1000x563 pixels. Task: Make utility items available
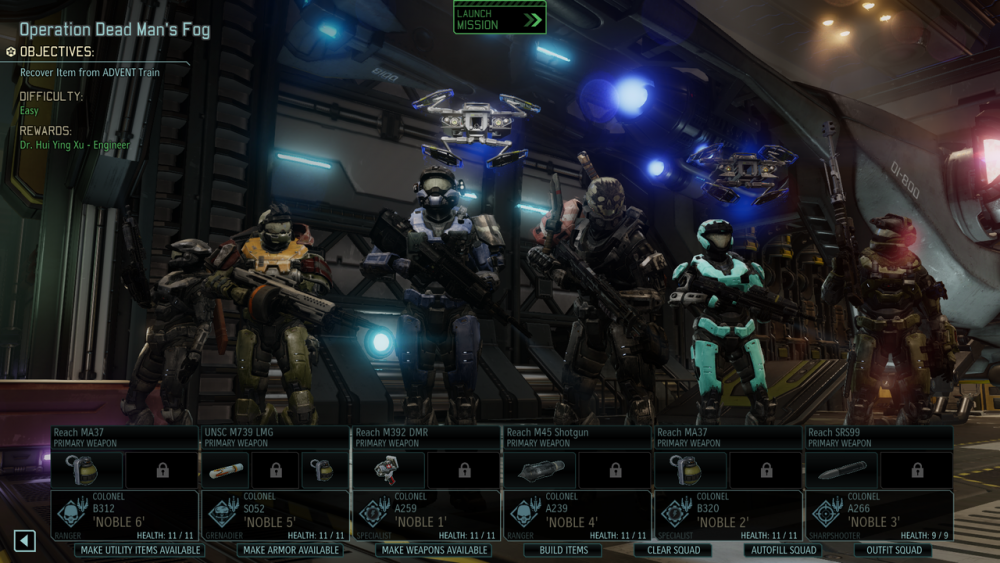click(140, 550)
